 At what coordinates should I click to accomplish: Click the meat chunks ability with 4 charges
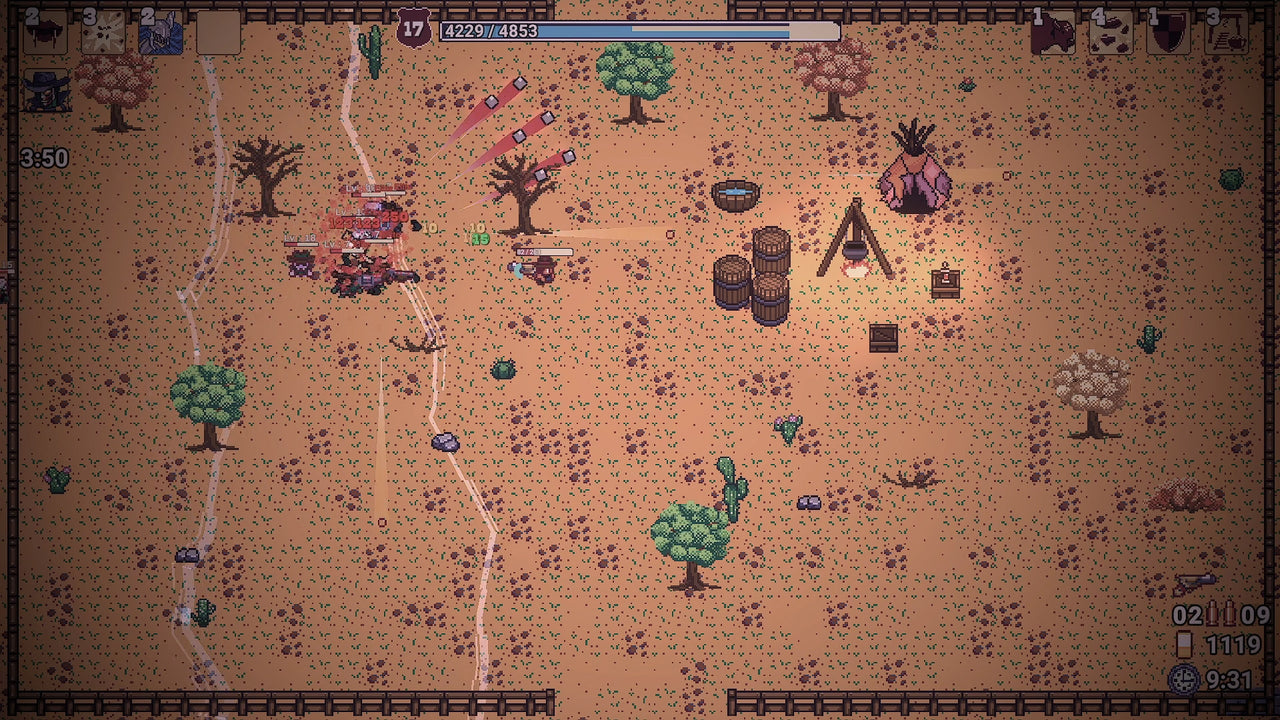pos(1110,30)
